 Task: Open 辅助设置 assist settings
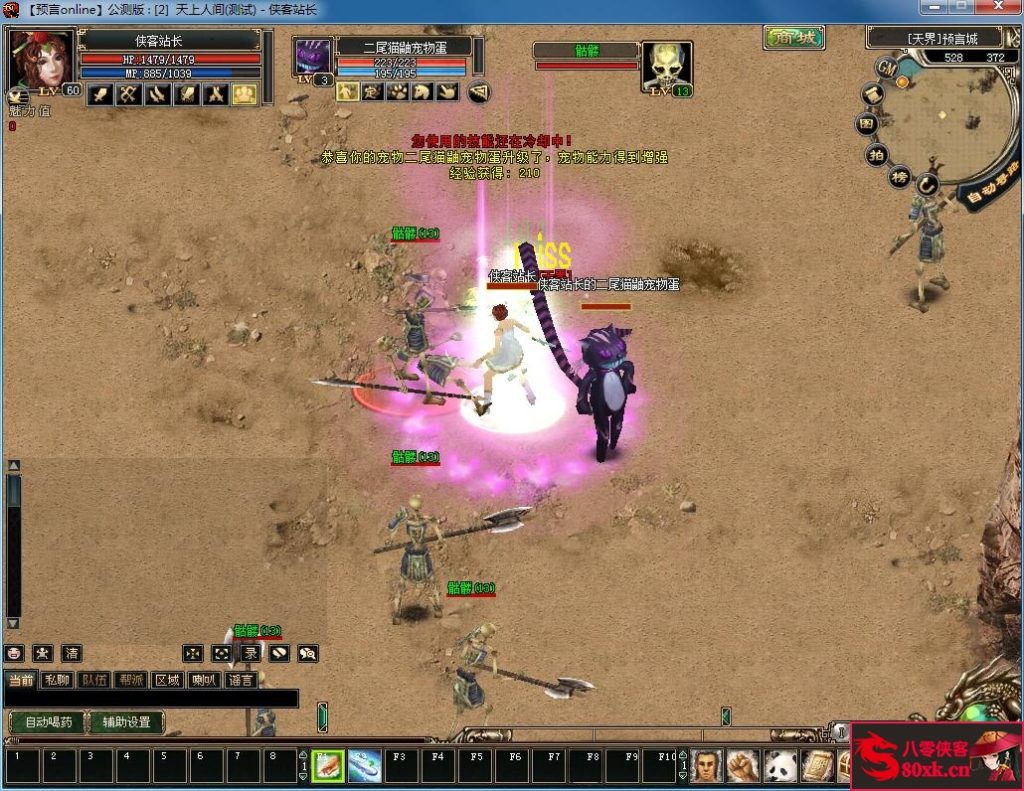click(x=126, y=722)
